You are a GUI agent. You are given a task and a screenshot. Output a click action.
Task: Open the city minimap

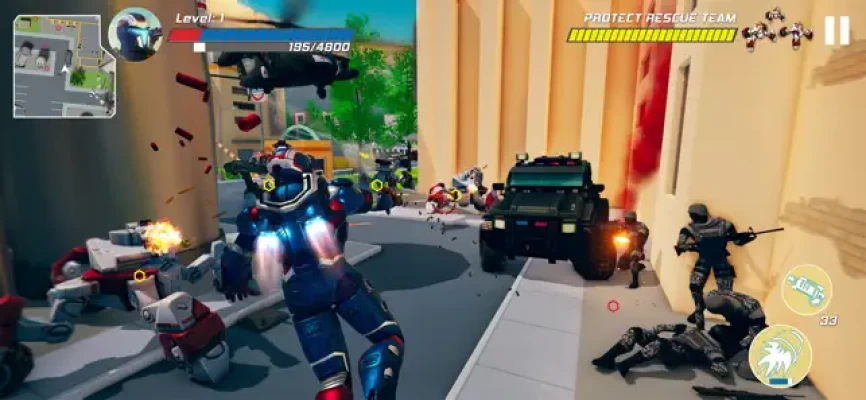coord(63,65)
